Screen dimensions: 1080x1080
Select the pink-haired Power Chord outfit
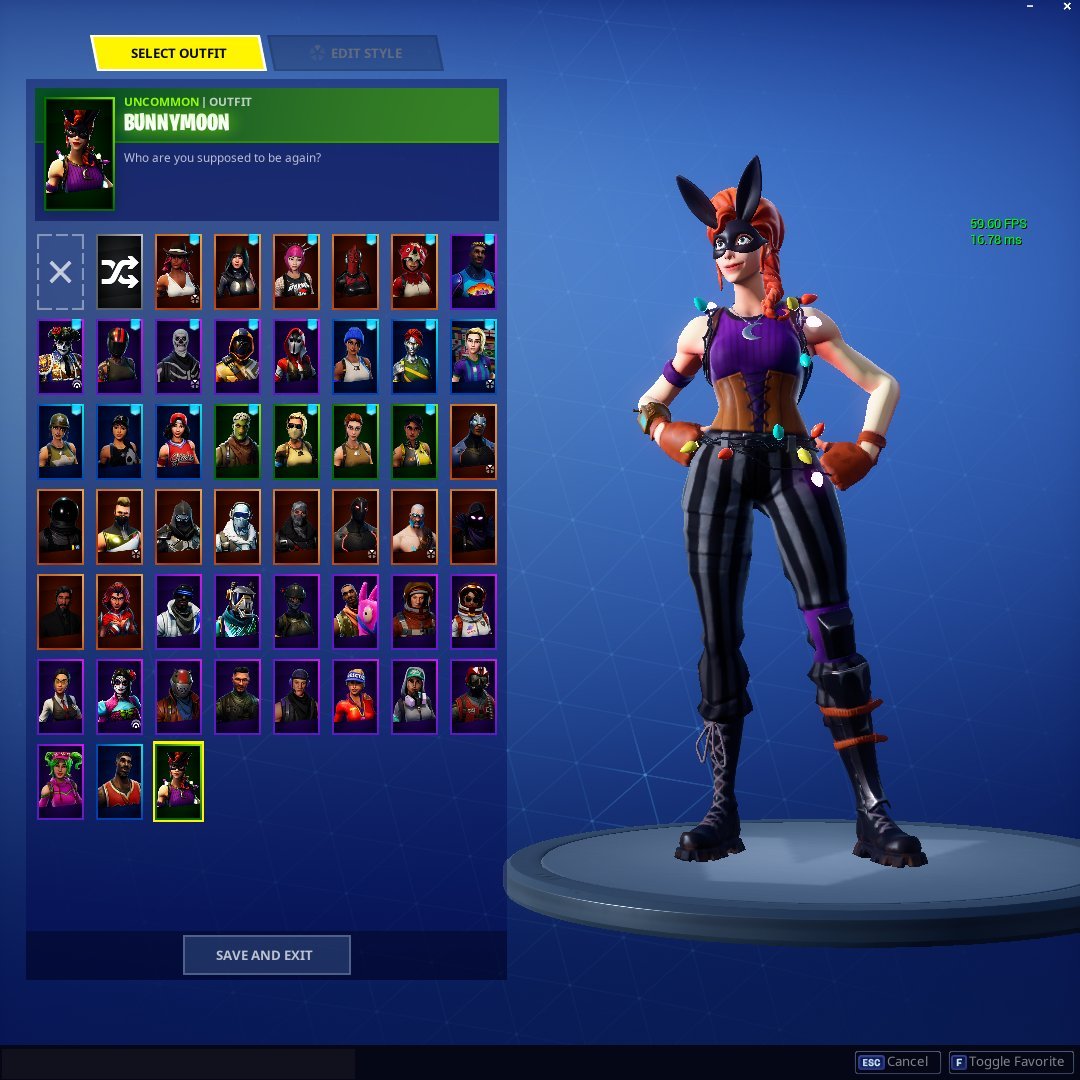(x=296, y=272)
